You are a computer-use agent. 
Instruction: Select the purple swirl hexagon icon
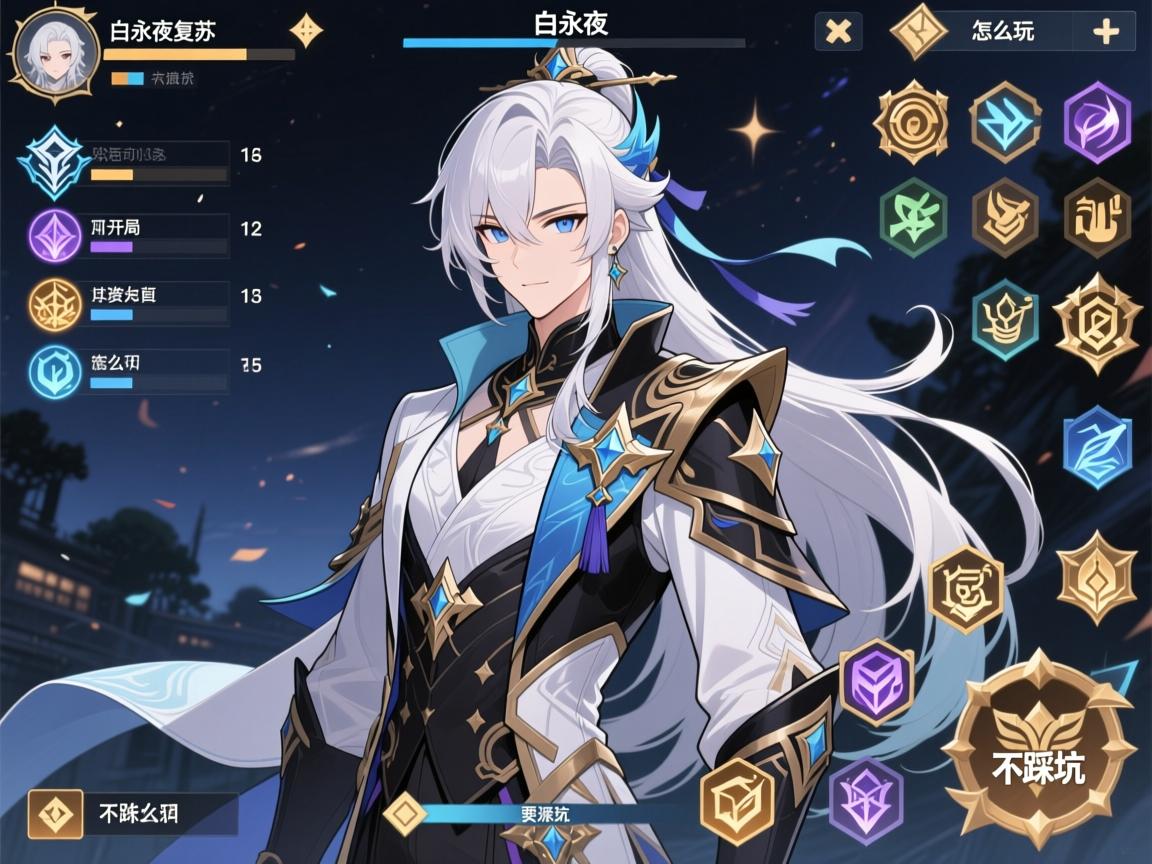click(1096, 123)
